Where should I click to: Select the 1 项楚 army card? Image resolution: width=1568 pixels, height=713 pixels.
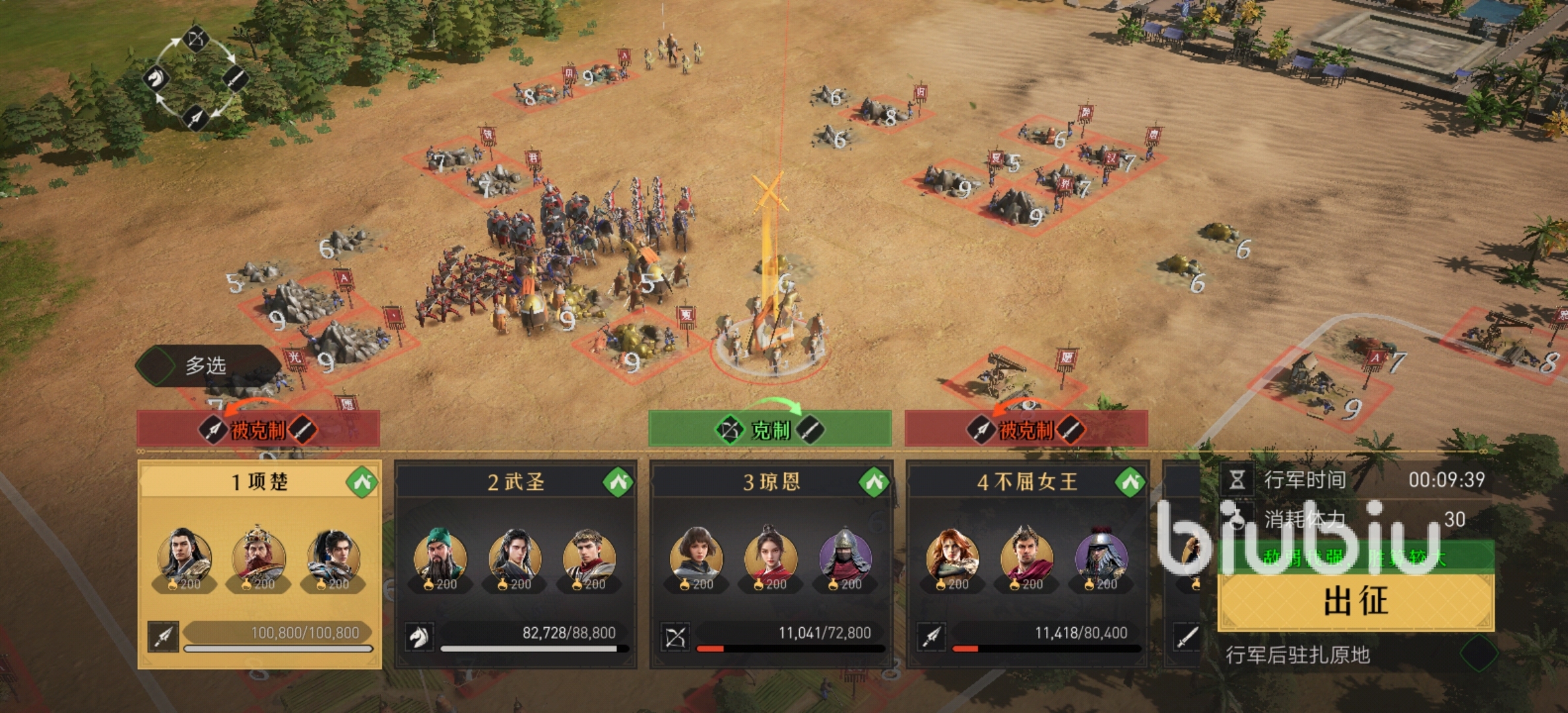(x=259, y=563)
